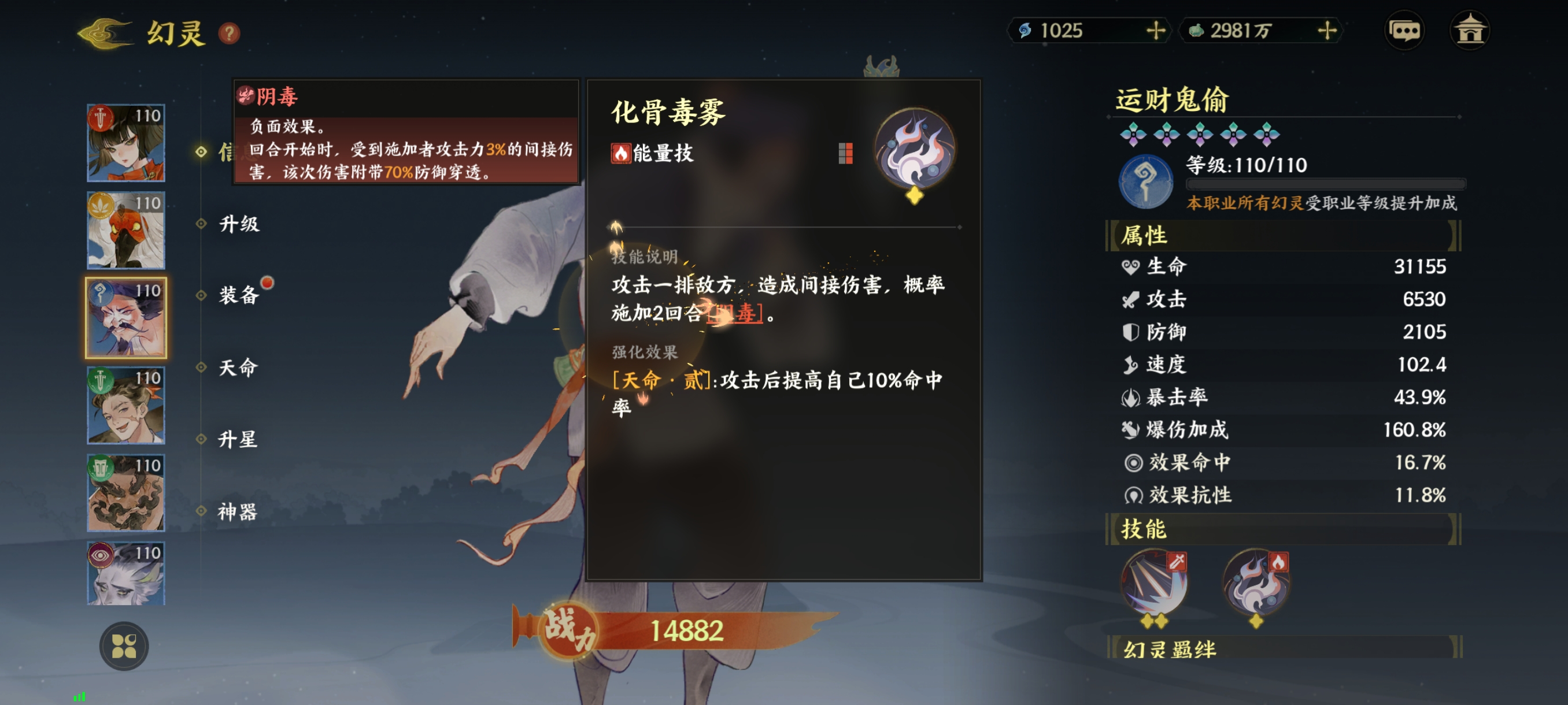
Task: Add more jade coins (2981万)
Action: (x=1326, y=31)
